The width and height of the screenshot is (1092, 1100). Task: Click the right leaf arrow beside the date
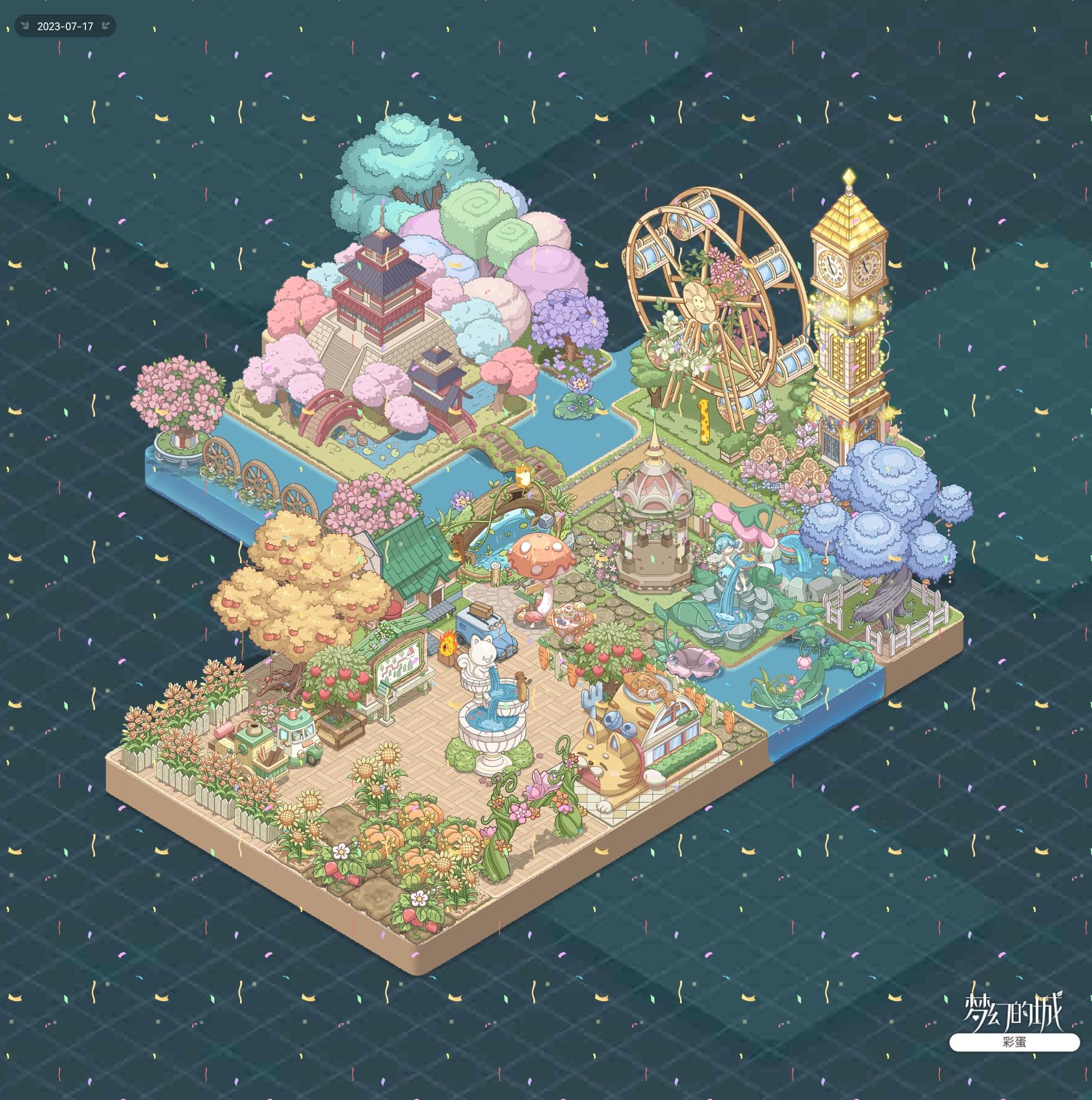click(x=105, y=26)
